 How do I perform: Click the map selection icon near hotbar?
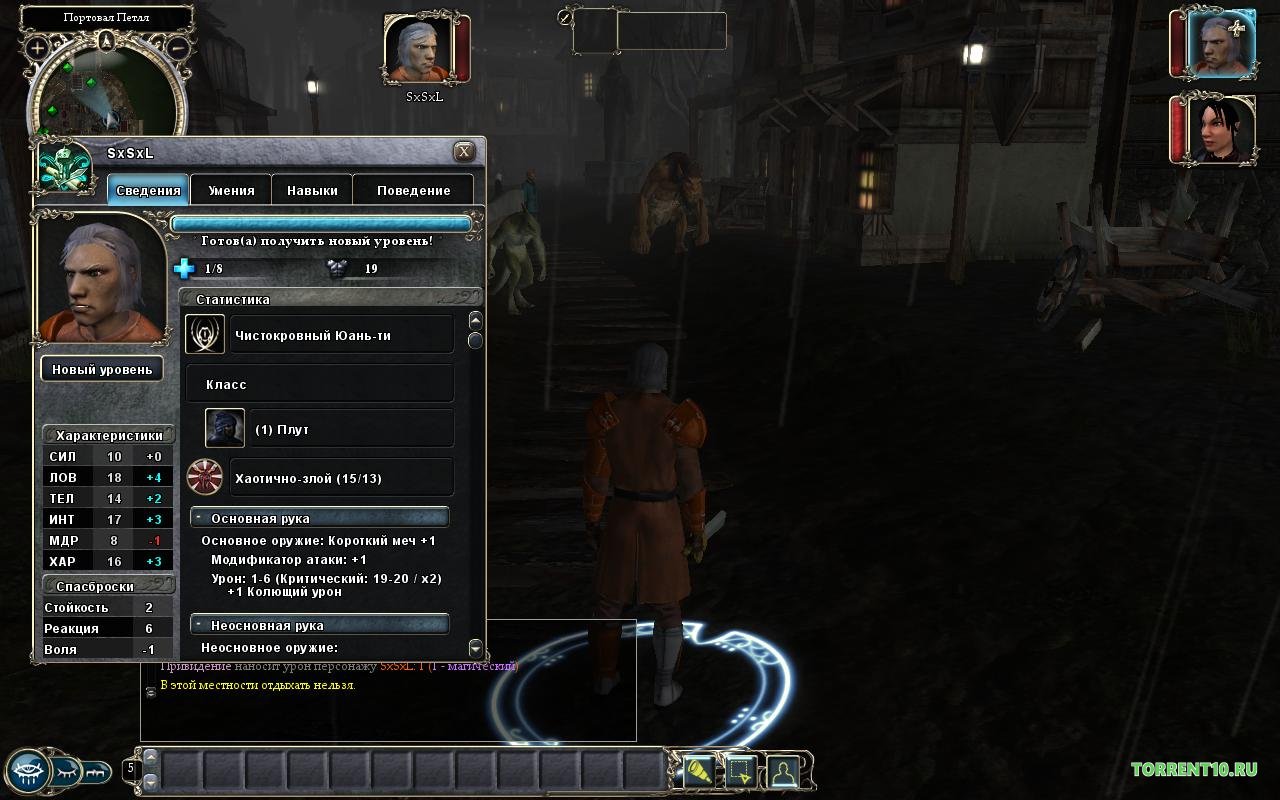point(739,771)
